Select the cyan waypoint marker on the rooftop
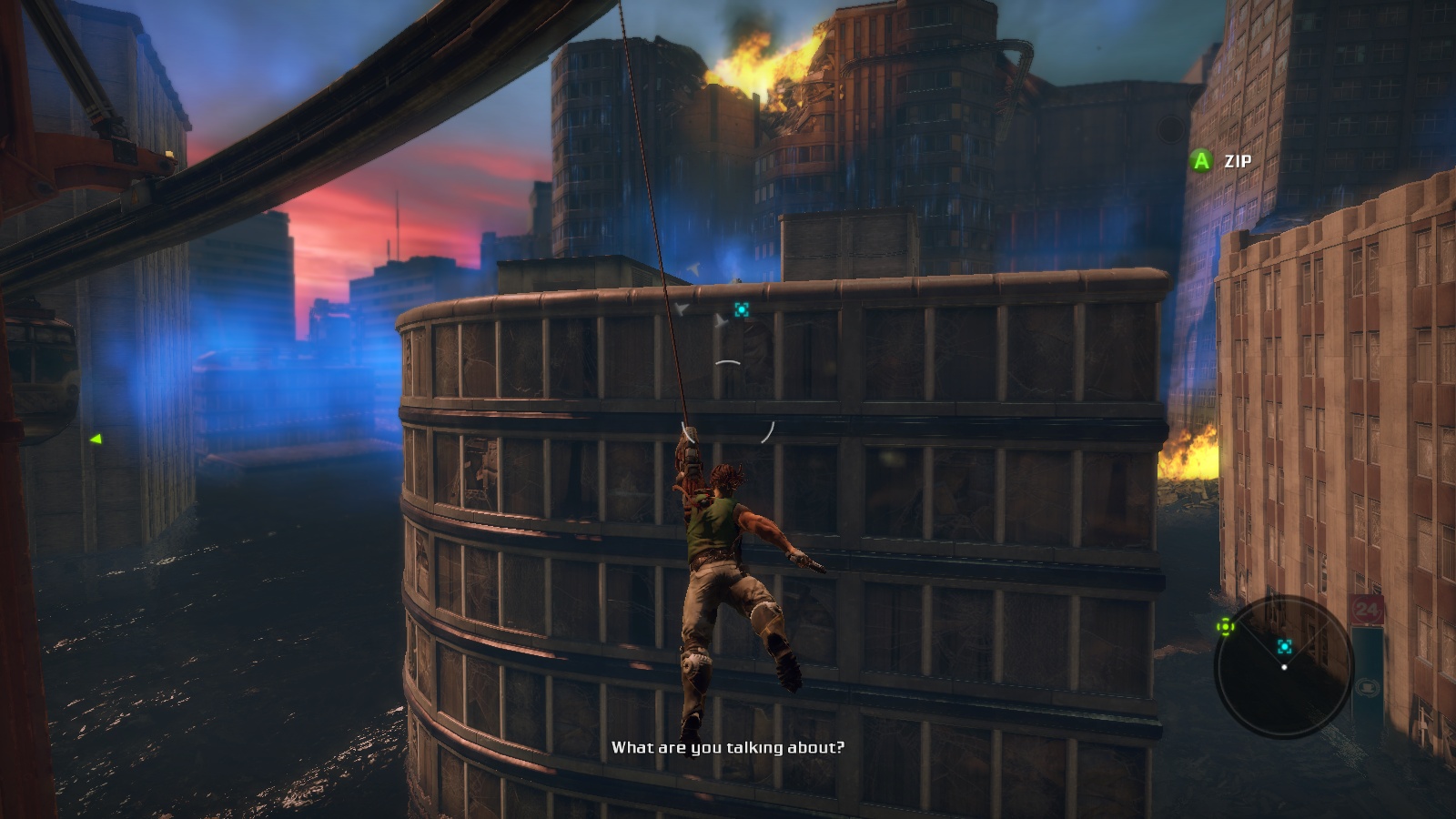This screenshot has width=1456, height=819. coord(742,310)
